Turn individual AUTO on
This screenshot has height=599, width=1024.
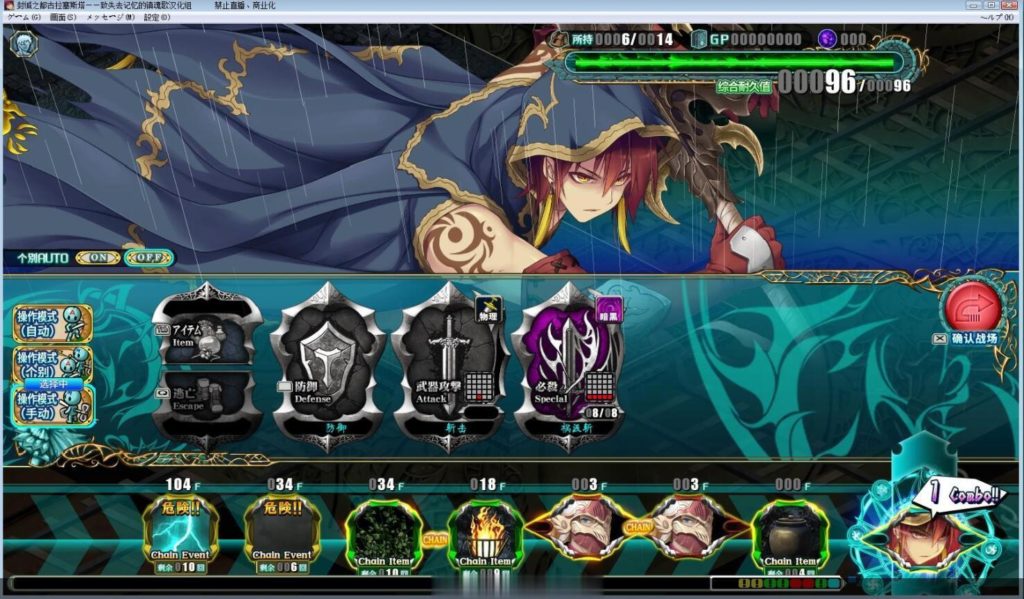[97, 258]
